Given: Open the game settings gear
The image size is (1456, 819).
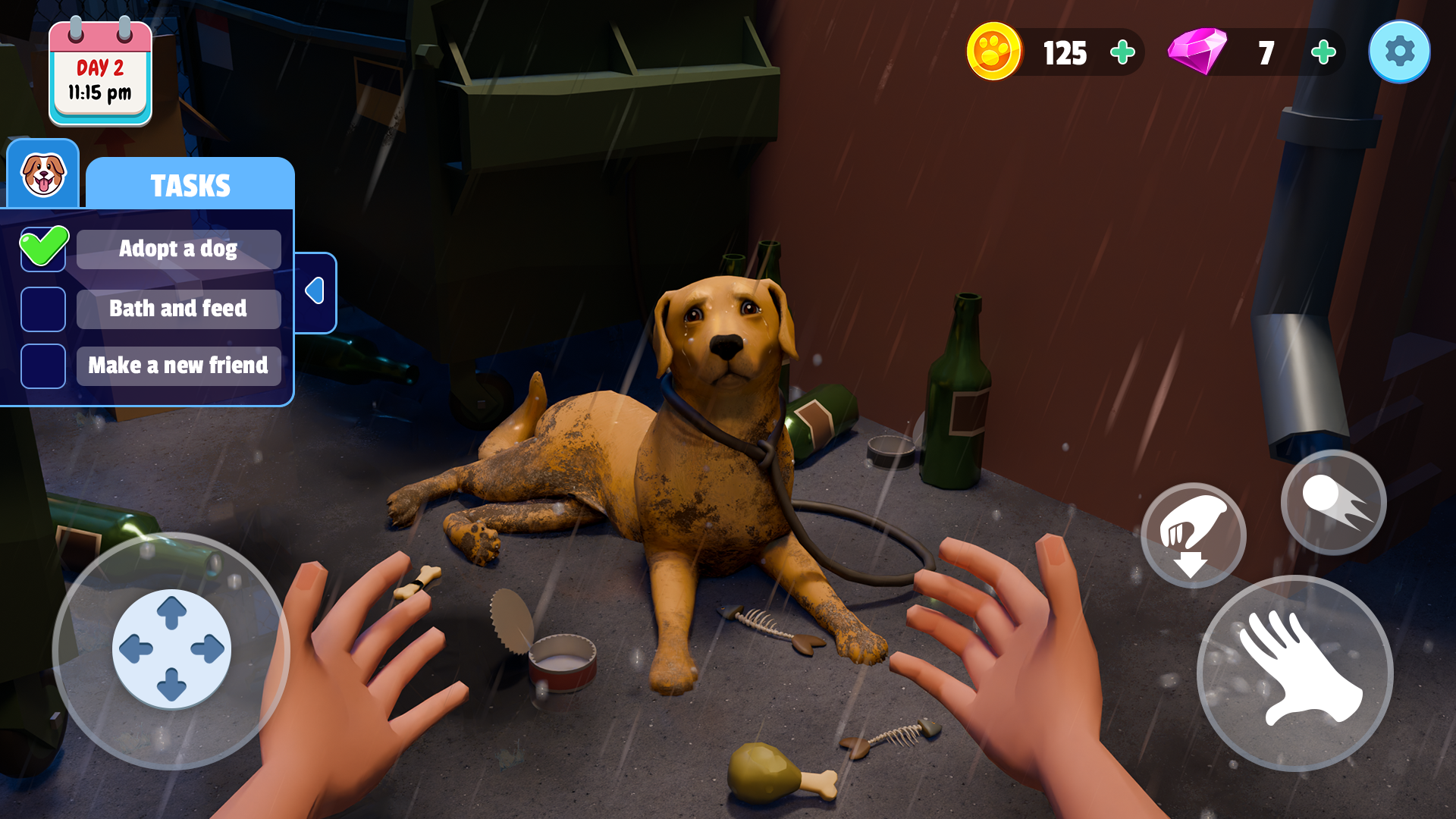Looking at the screenshot, I should point(1399,52).
